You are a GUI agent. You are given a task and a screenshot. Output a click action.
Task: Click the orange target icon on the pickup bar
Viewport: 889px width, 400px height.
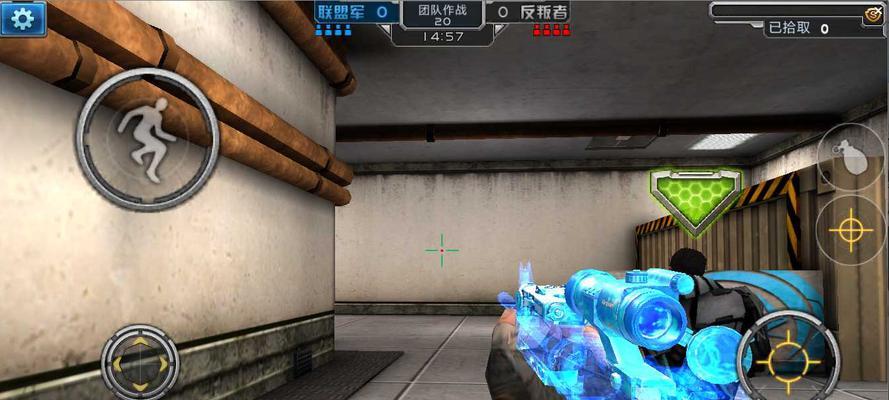tap(872, 13)
